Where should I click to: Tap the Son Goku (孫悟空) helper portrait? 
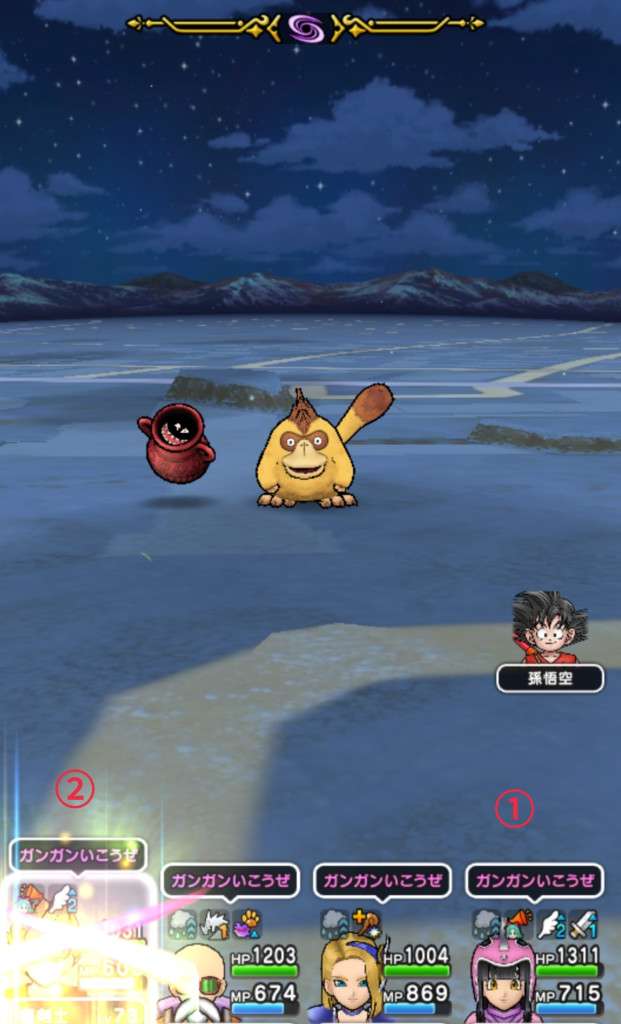549,628
